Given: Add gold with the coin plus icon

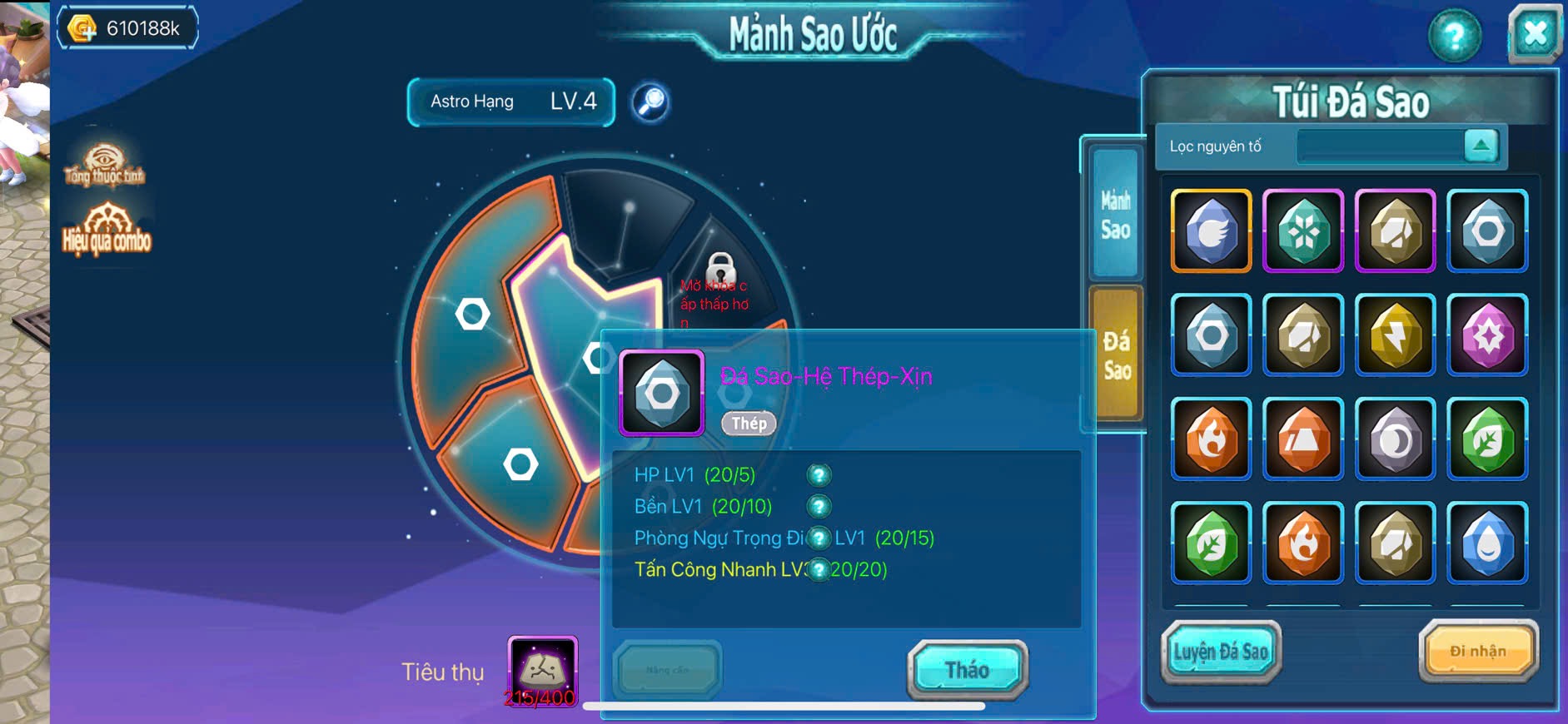Looking at the screenshot, I should click(x=82, y=29).
